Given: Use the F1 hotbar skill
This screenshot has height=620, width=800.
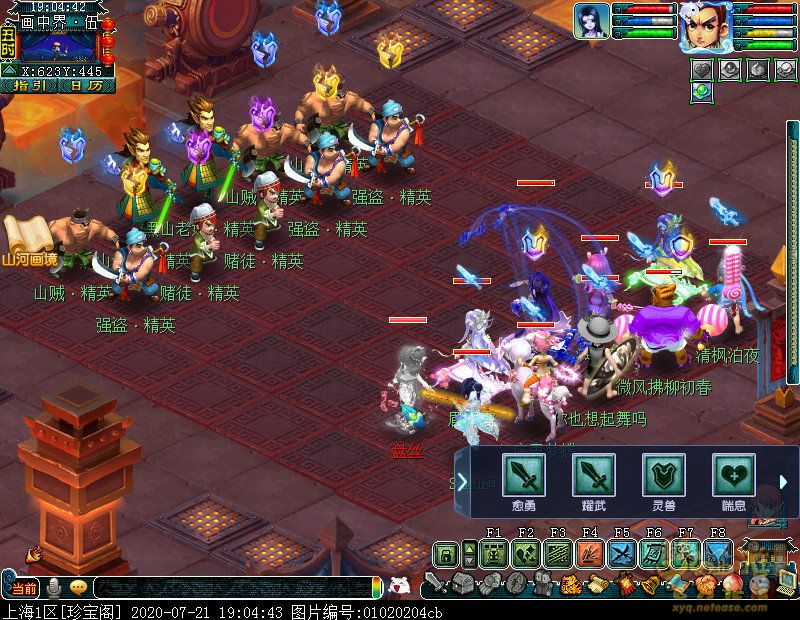Looking at the screenshot, I should [x=494, y=554].
